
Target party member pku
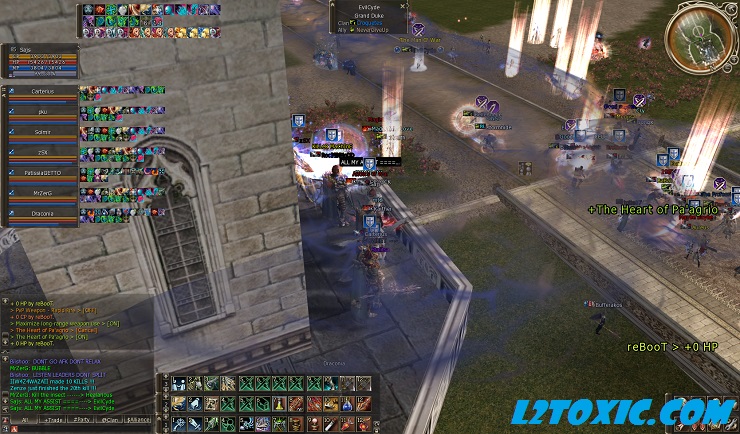42,113
